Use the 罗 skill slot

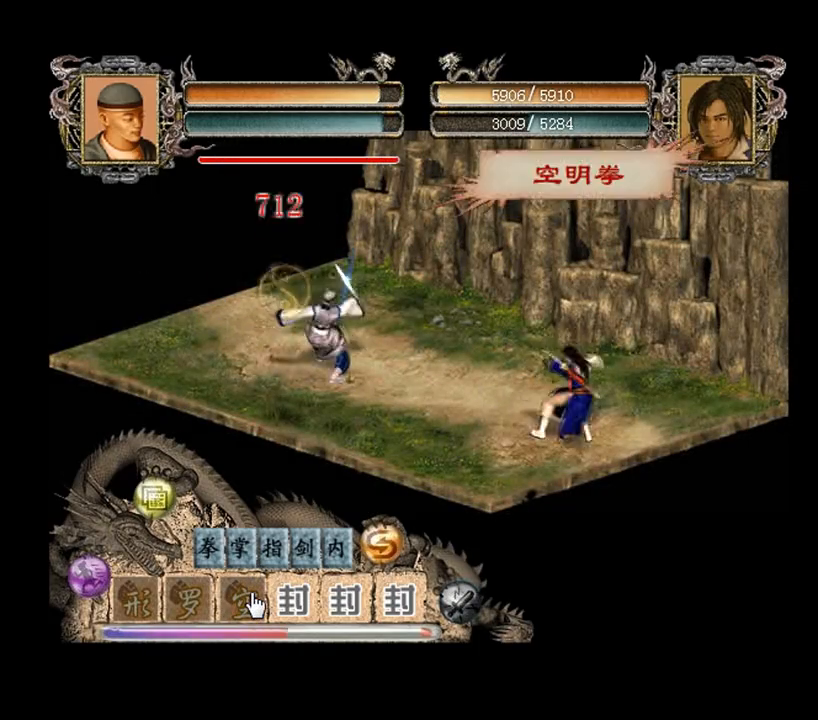188,600
